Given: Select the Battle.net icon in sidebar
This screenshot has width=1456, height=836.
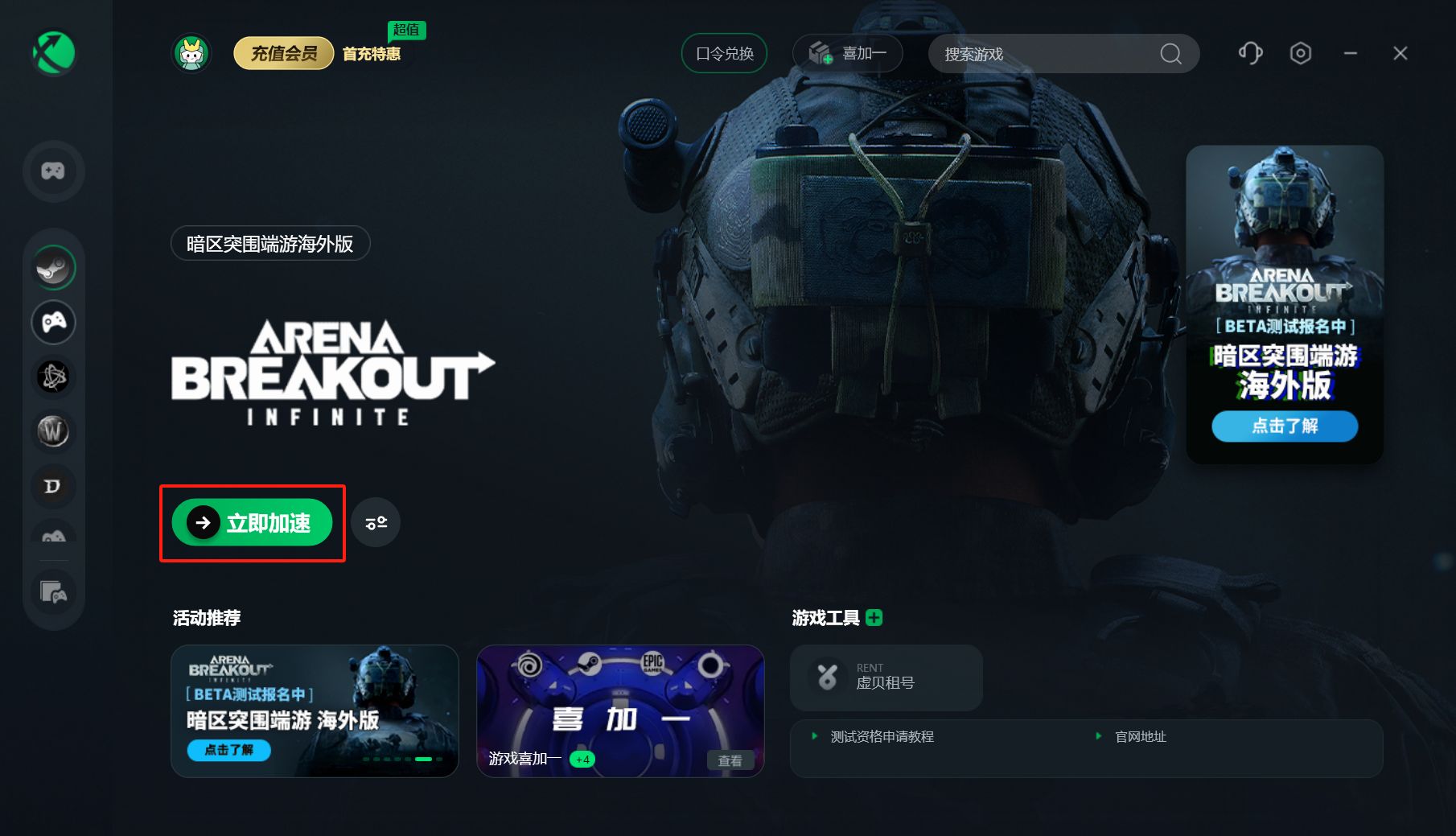Looking at the screenshot, I should pos(54,377).
